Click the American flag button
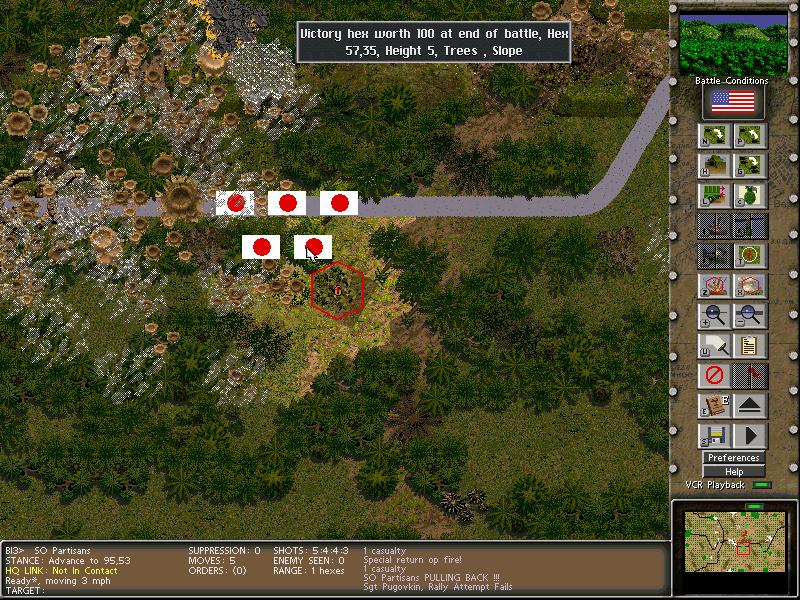This screenshot has width=800, height=600. tap(733, 102)
